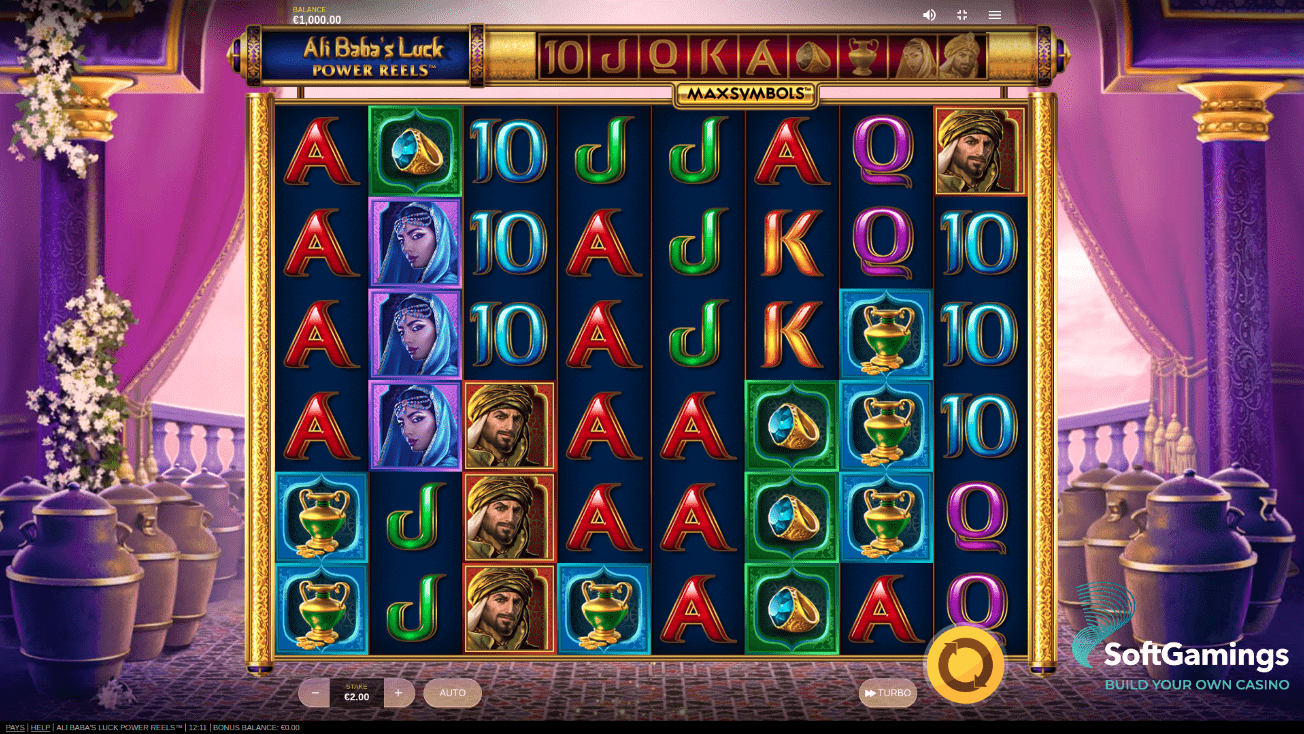1304x734 pixels.
Task: Increase the stake with the plus control
Action: pos(399,692)
